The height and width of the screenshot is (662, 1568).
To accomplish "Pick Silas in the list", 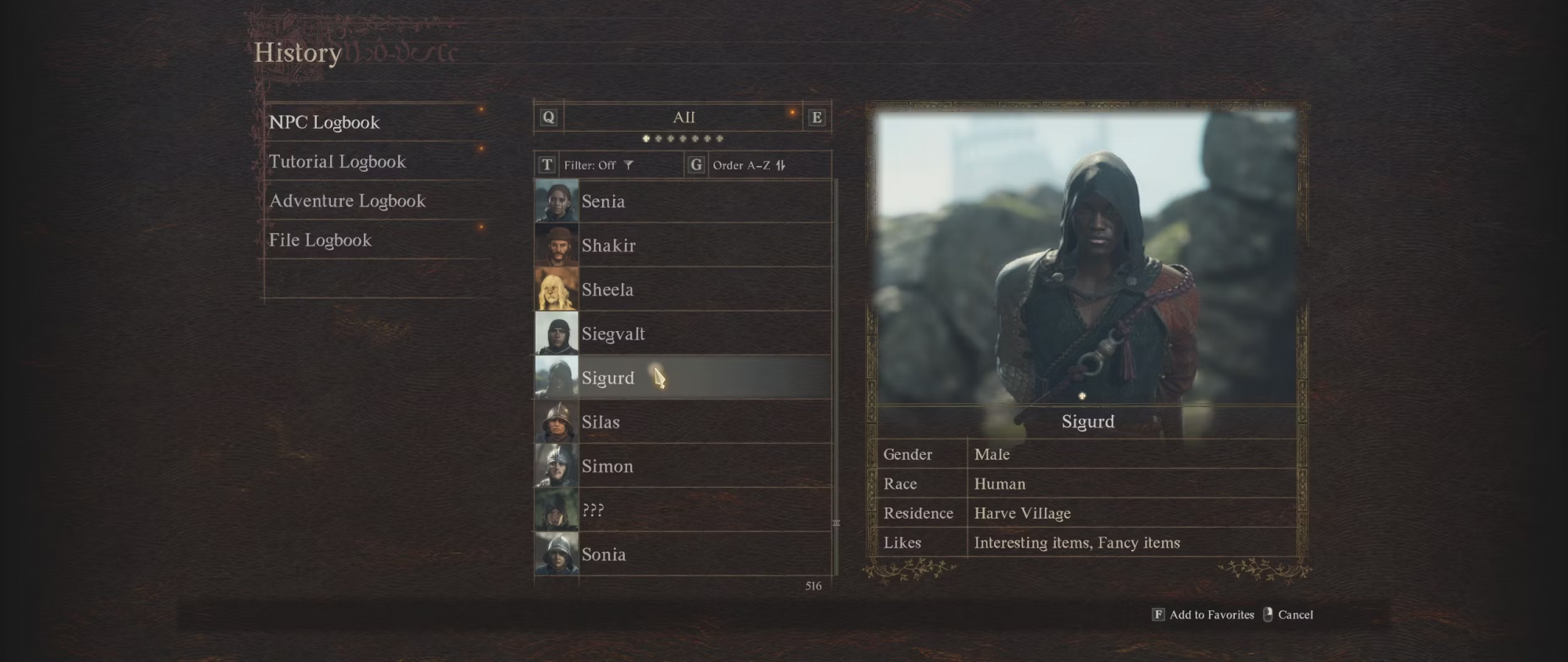I will pos(682,422).
